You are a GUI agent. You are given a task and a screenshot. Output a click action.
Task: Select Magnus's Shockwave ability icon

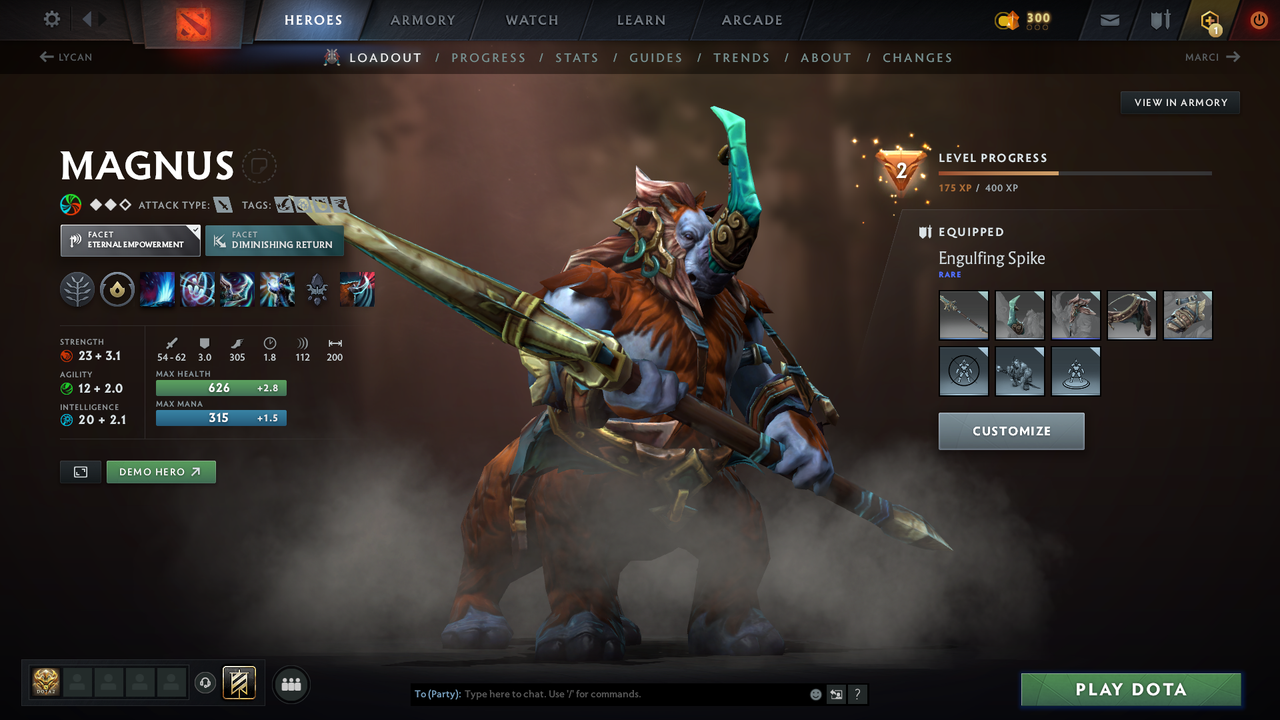[157, 290]
